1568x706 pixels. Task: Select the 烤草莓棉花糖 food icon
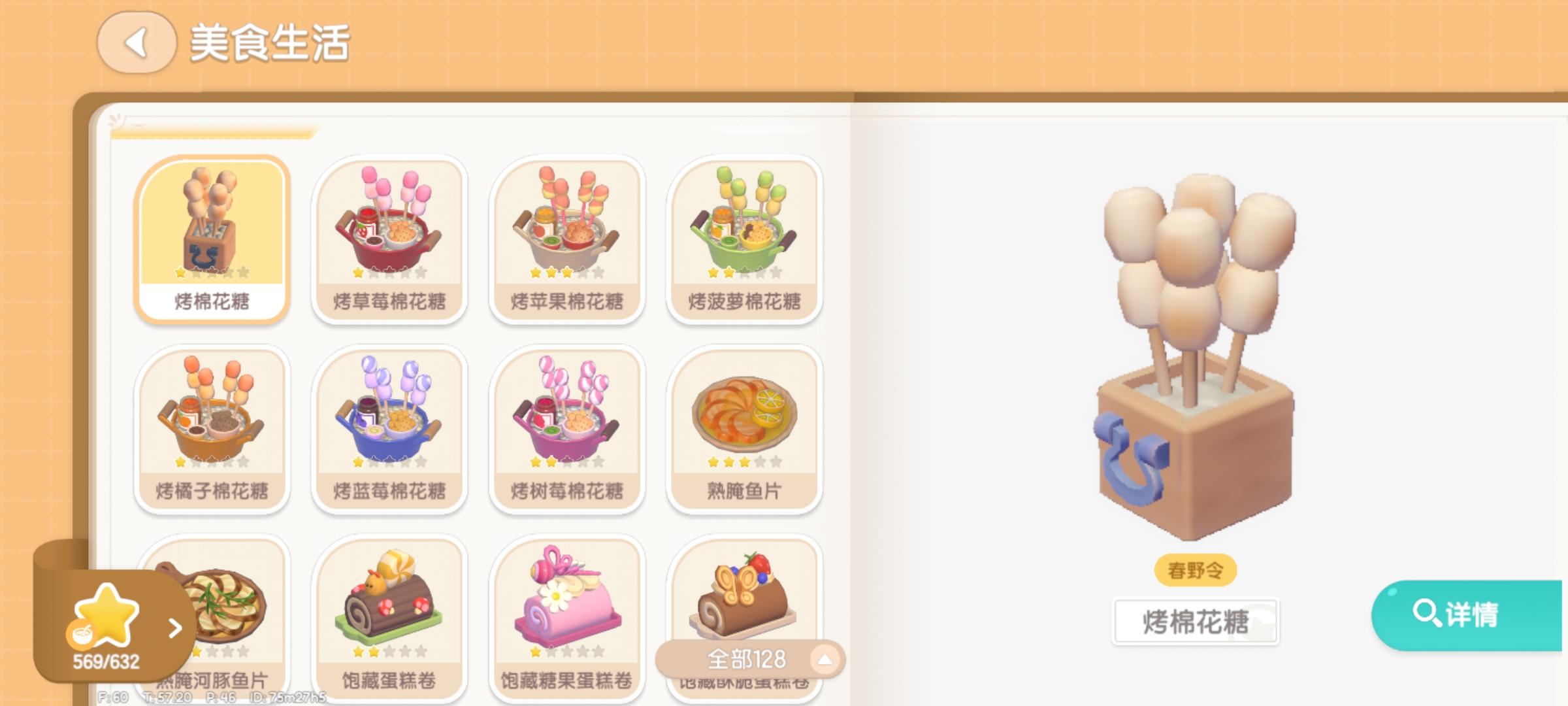point(390,235)
